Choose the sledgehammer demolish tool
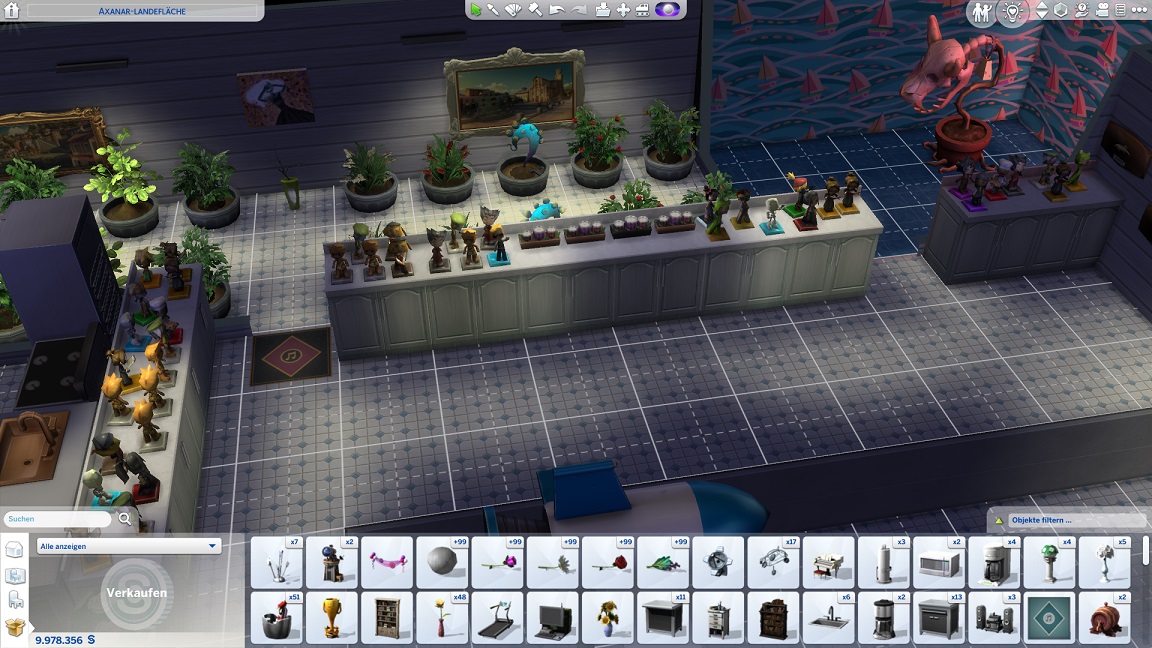 (535, 10)
